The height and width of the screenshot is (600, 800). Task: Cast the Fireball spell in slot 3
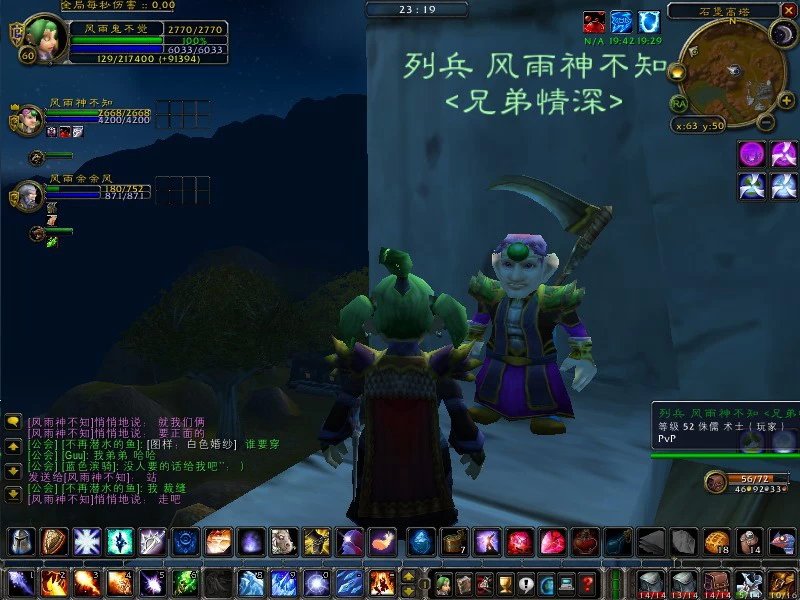tap(87, 582)
